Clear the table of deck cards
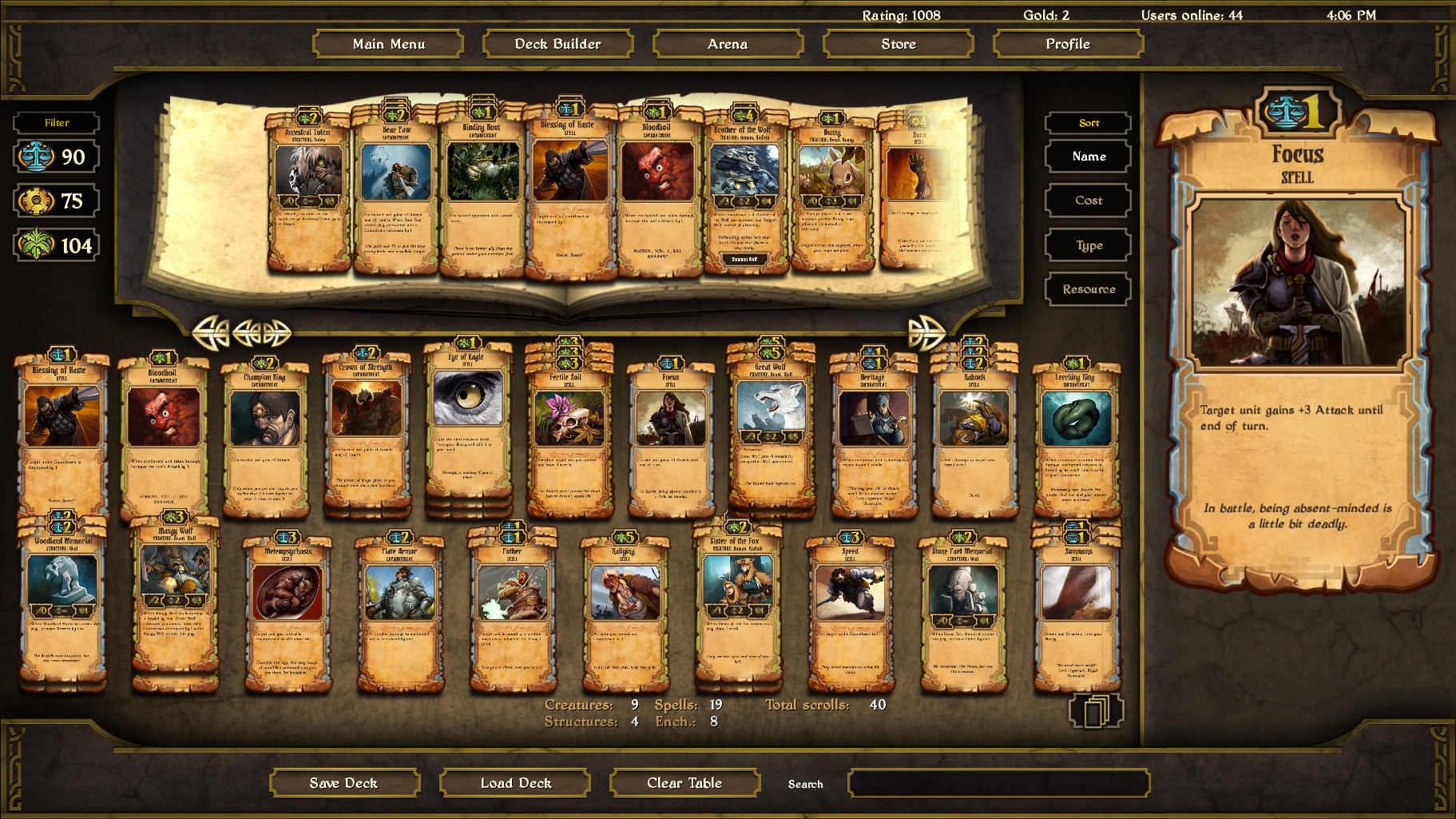Image resolution: width=1456 pixels, height=819 pixels. (684, 782)
